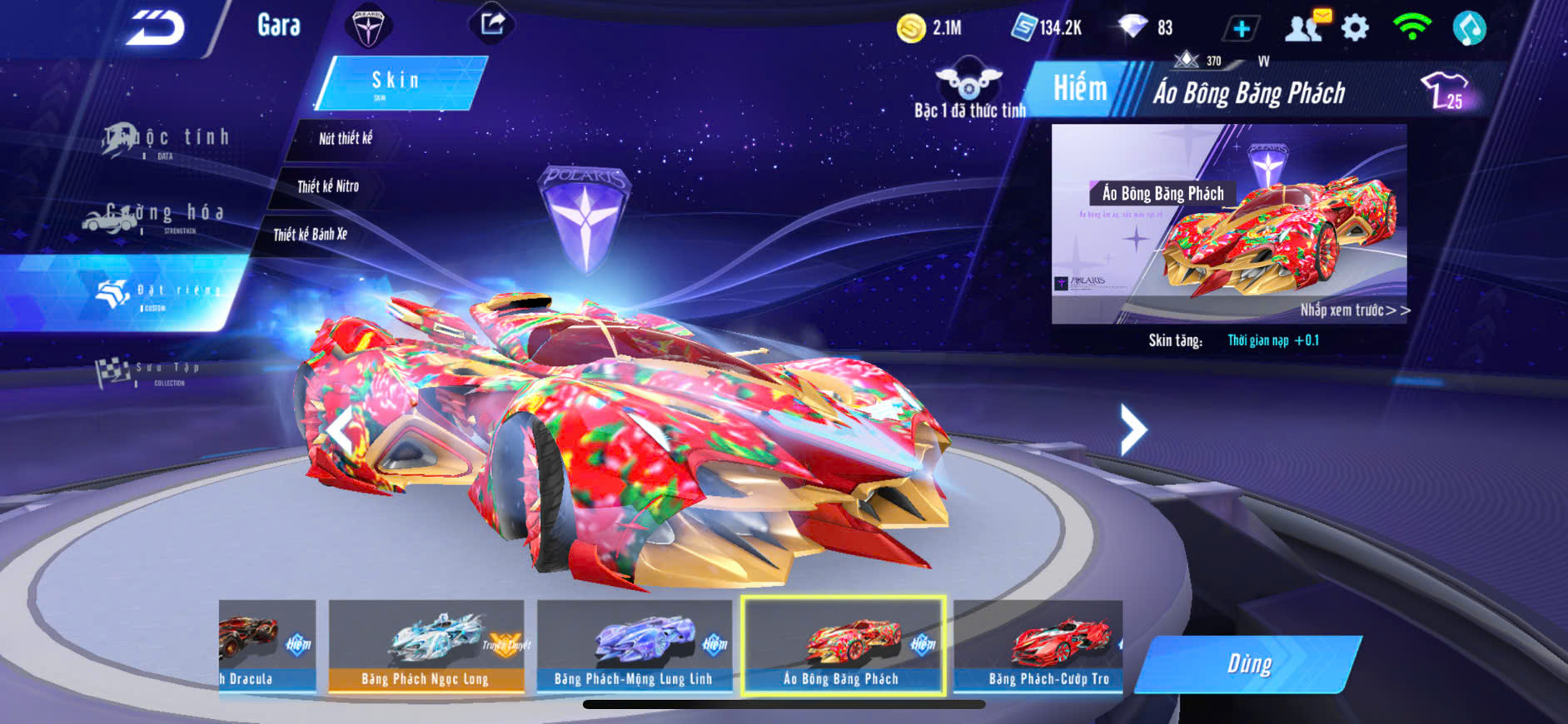Preview the Áo Bông Băng Phách skin image
This screenshot has width=1568, height=724.
click(x=1229, y=224)
